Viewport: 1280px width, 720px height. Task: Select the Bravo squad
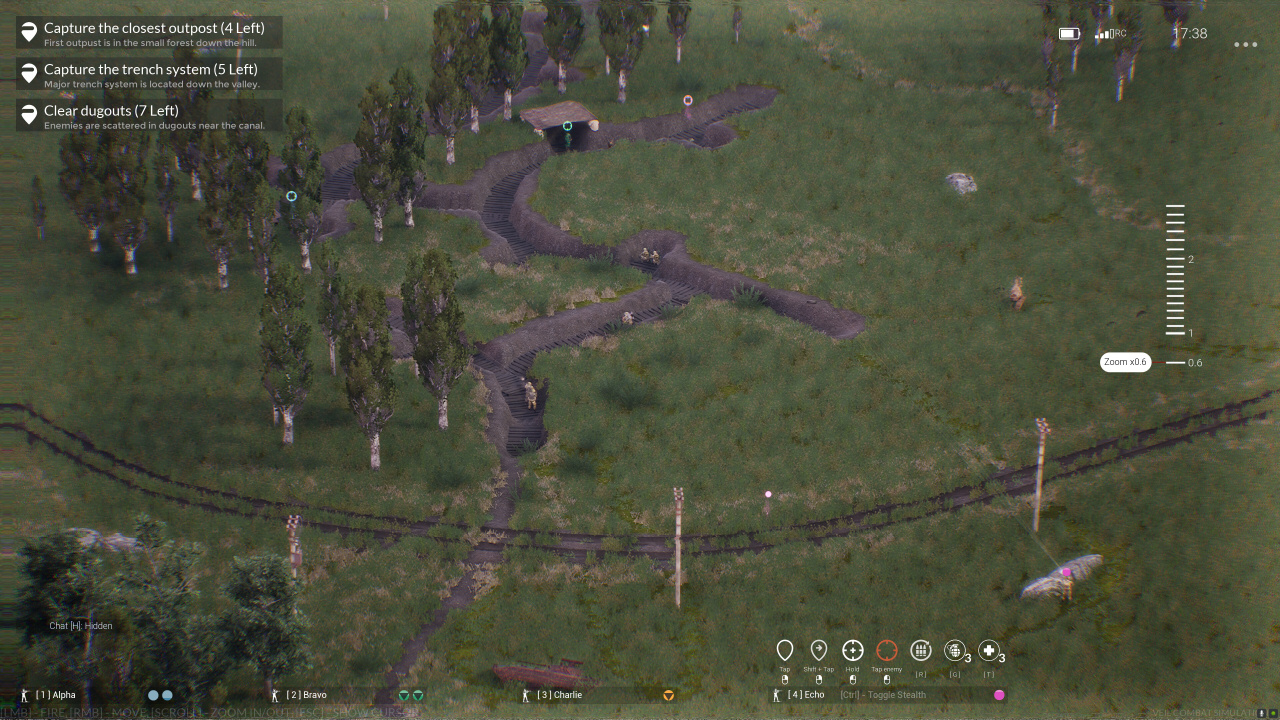[306, 695]
